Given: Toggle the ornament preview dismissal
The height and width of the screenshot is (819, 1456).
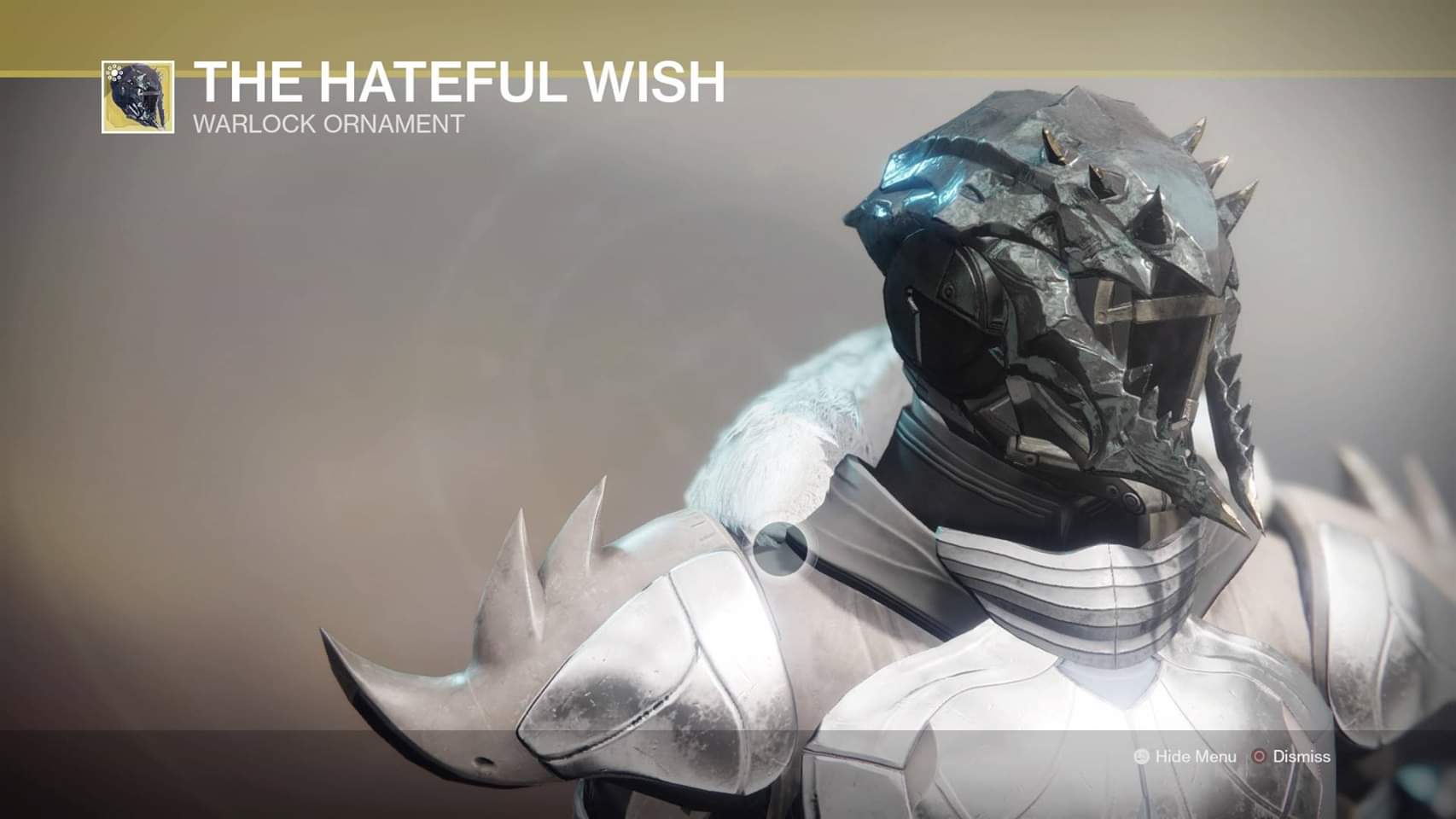Looking at the screenshot, I should tap(1302, 757).
